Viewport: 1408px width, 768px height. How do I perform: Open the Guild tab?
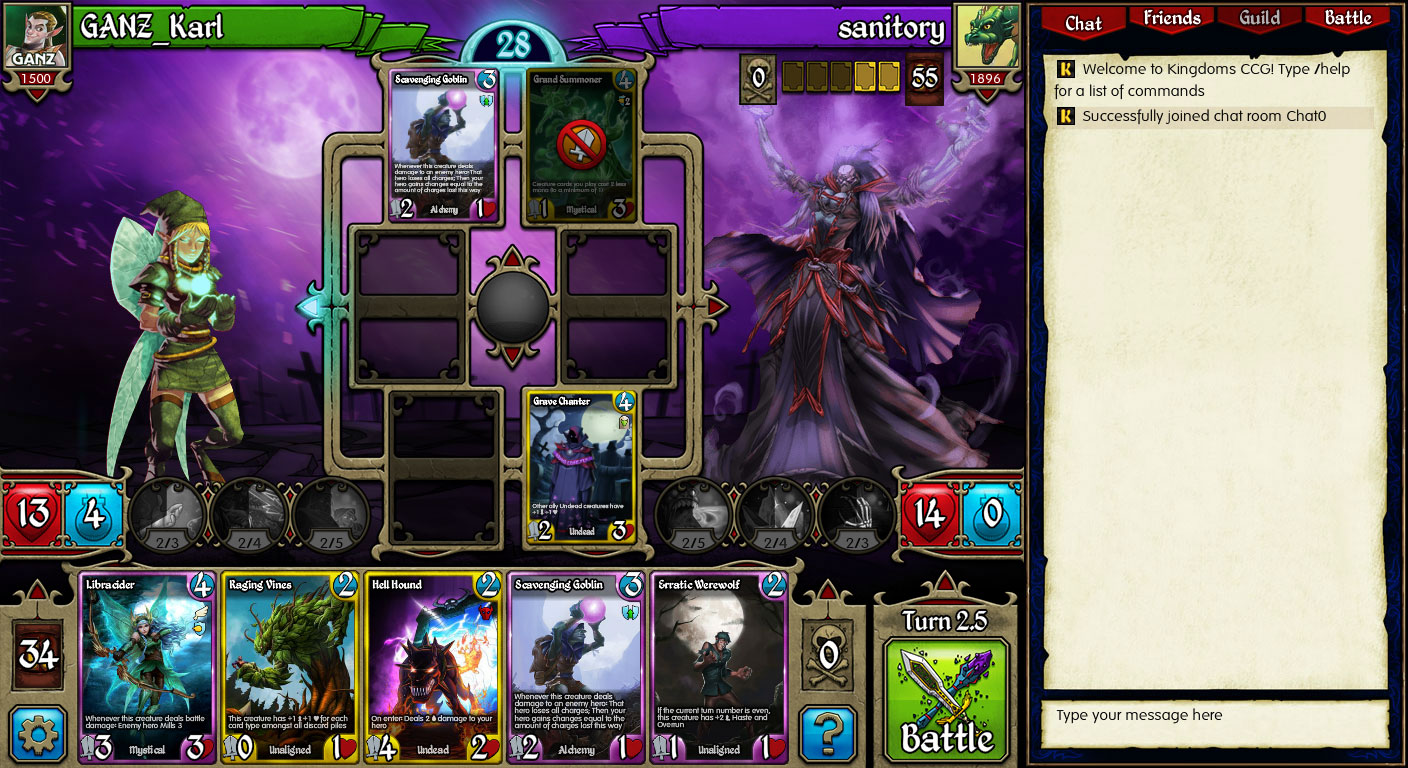coord(1258,18)
